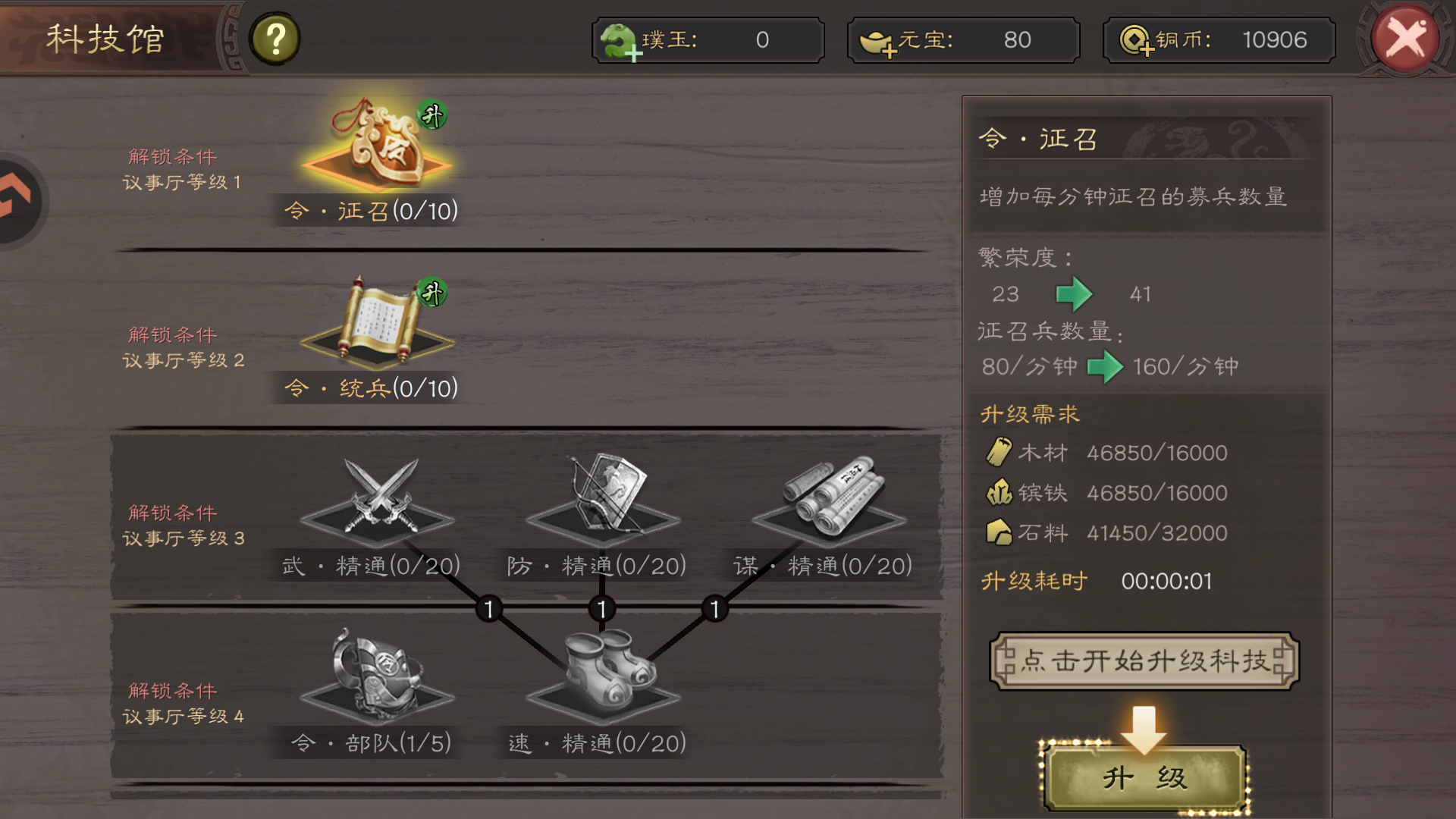Click the 令·证召 panel title header
This screenshot has height=819, width=1456.
[x=1039, y=140]
